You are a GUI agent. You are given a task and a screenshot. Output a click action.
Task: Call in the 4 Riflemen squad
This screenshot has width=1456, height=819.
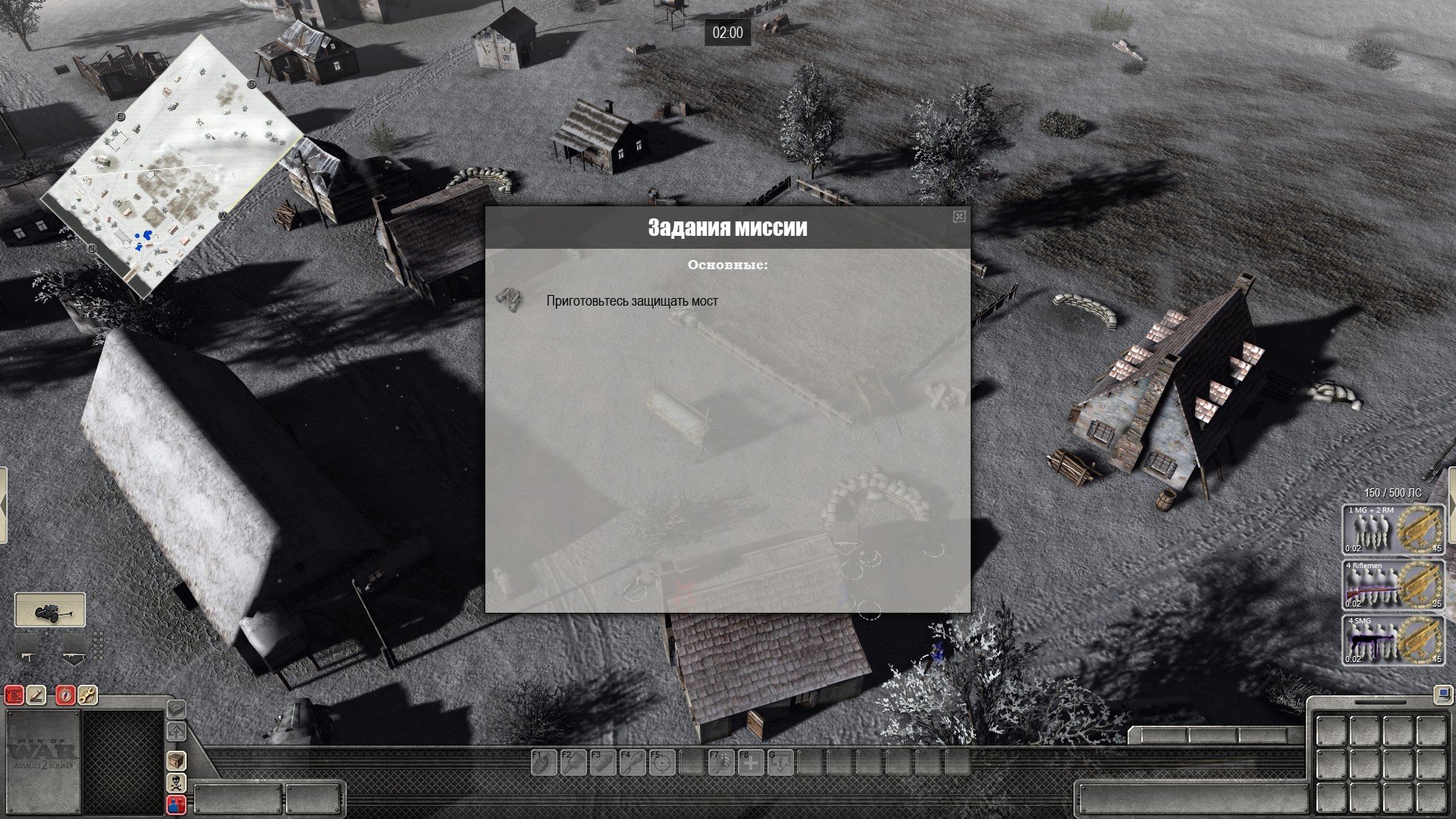click(x=1392, y=585)
